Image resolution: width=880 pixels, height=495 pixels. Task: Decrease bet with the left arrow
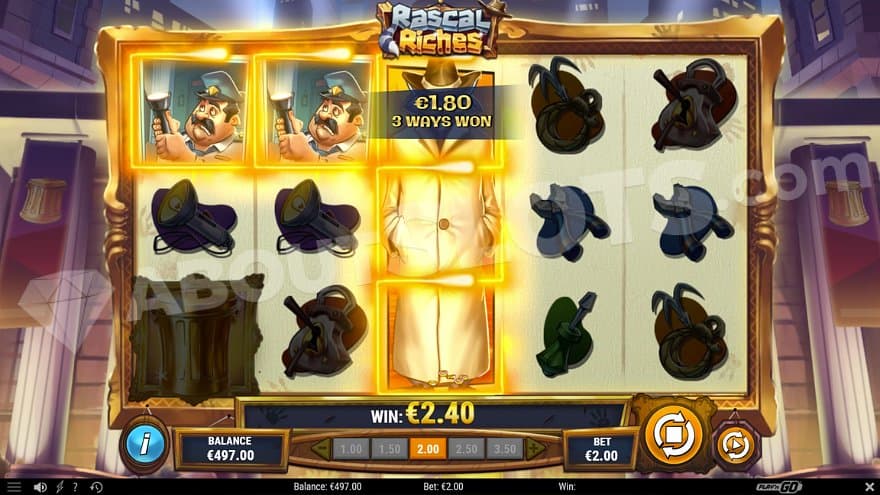[x=321, y=449]
